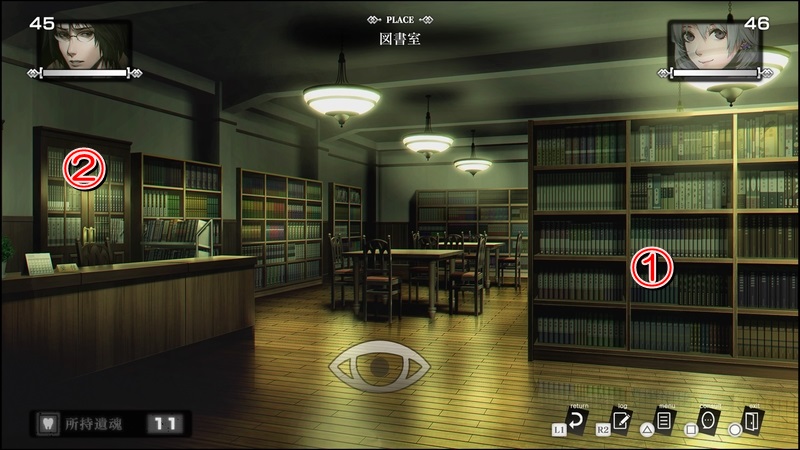The height and width of the screenshot is (450, 800).
Task: Click the return arrow icon
Action: tap(577, 421)
